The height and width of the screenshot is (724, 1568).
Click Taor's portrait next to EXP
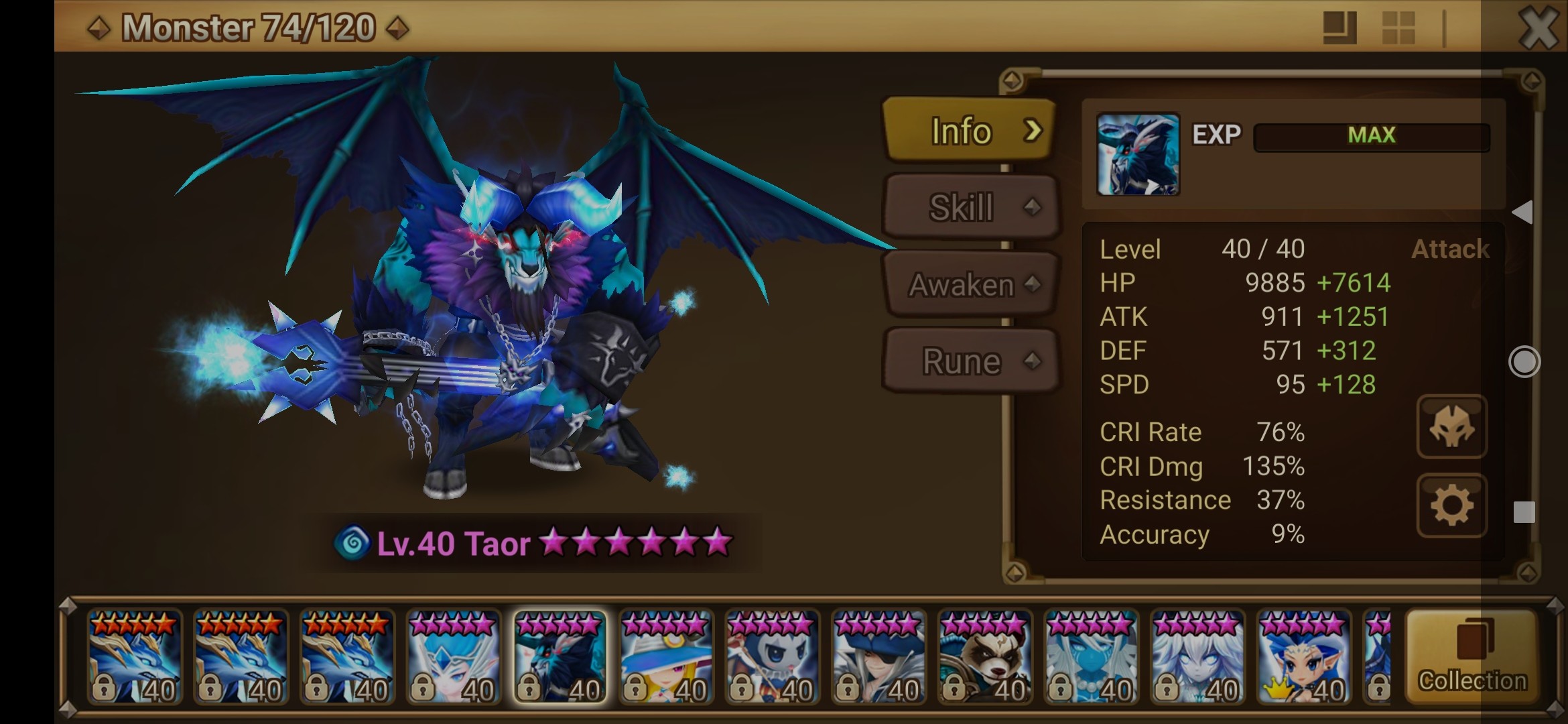point(1137,154)
